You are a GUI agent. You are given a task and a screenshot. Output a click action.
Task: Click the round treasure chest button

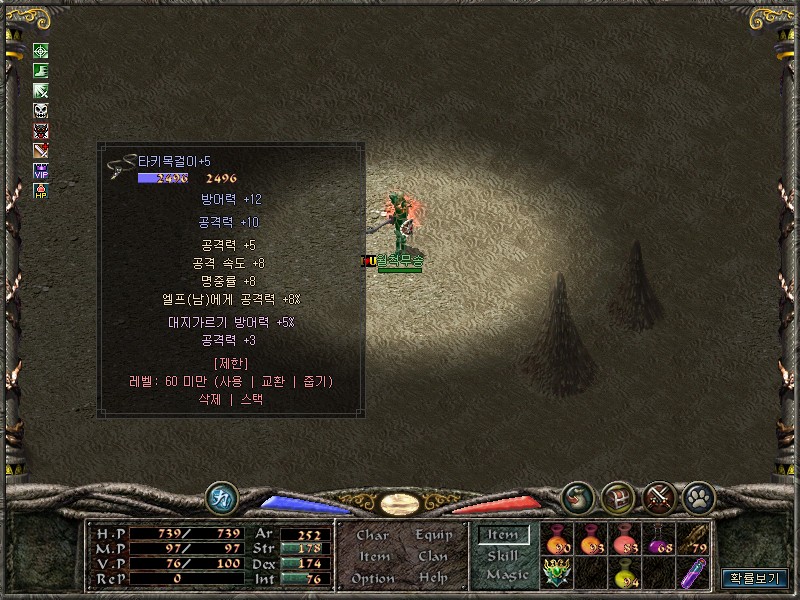[x=617, y=496]
